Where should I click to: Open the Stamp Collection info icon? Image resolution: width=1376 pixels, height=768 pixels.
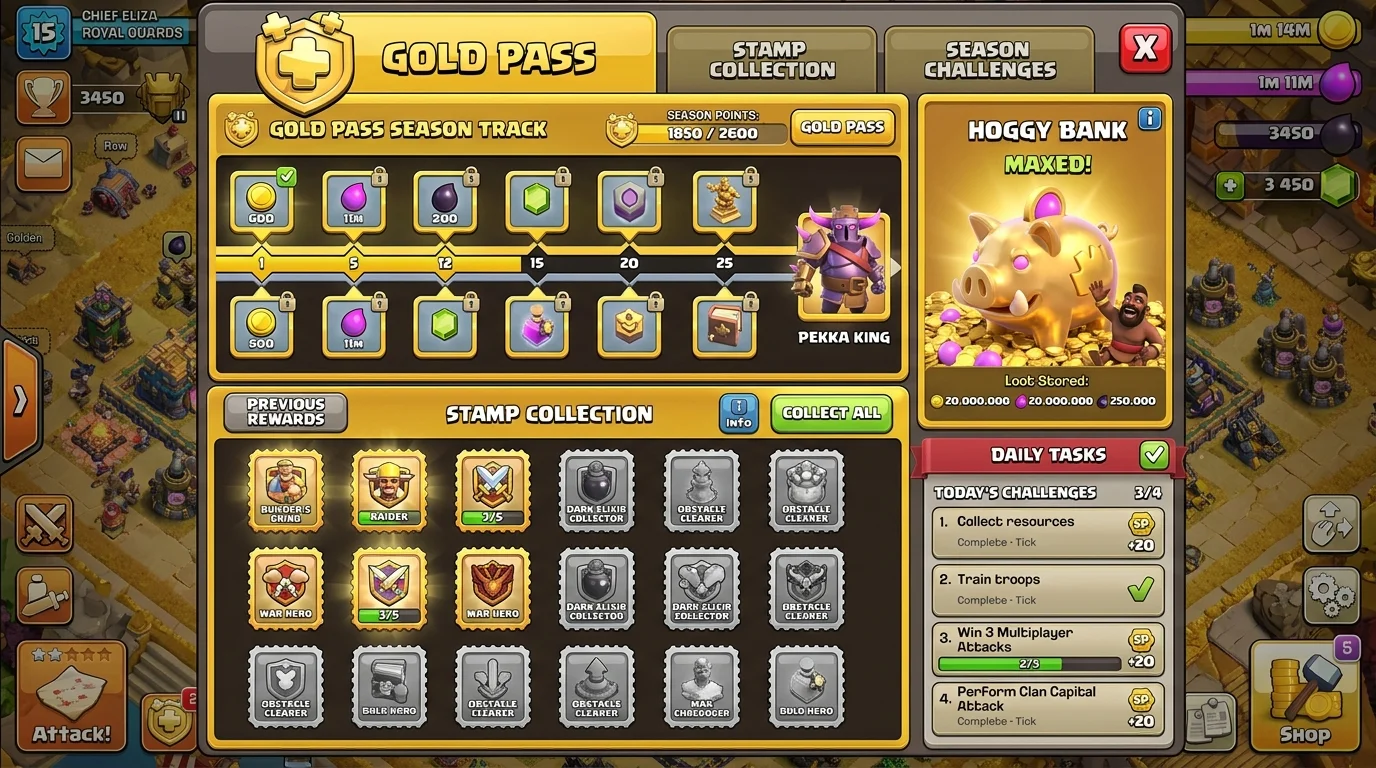(x=737, y=414)
